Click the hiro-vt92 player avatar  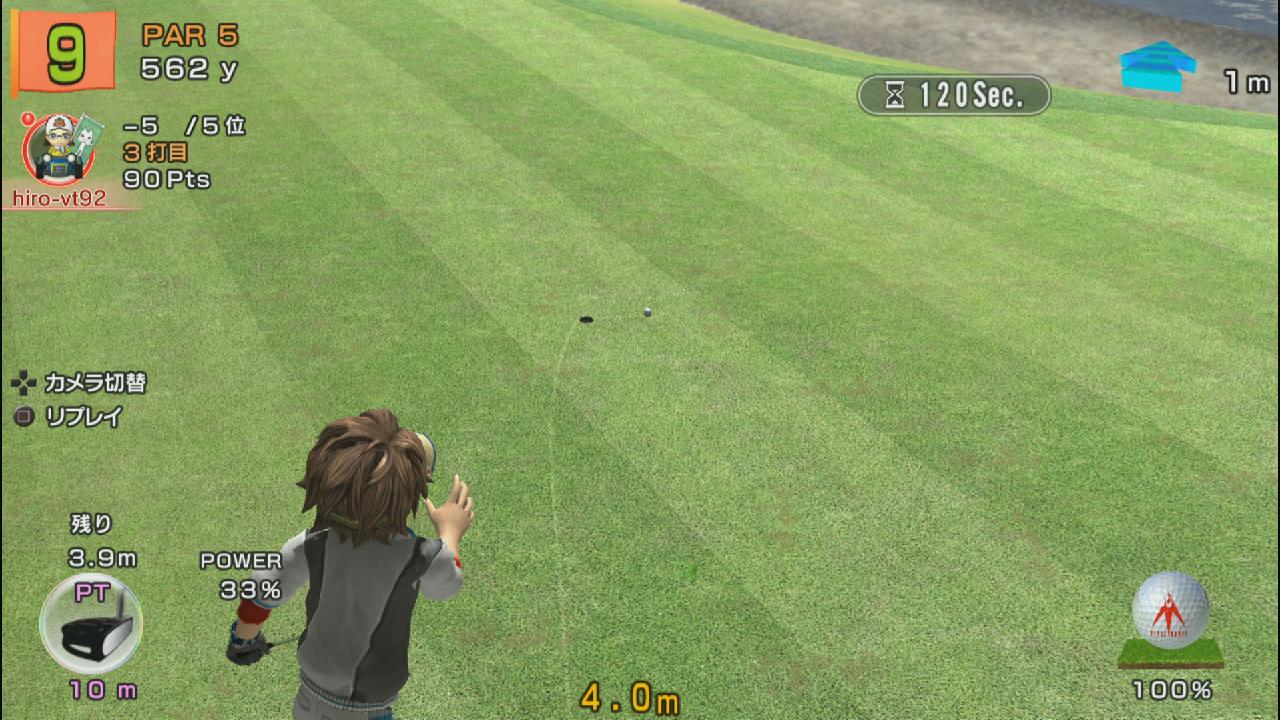tap(58, 150)
